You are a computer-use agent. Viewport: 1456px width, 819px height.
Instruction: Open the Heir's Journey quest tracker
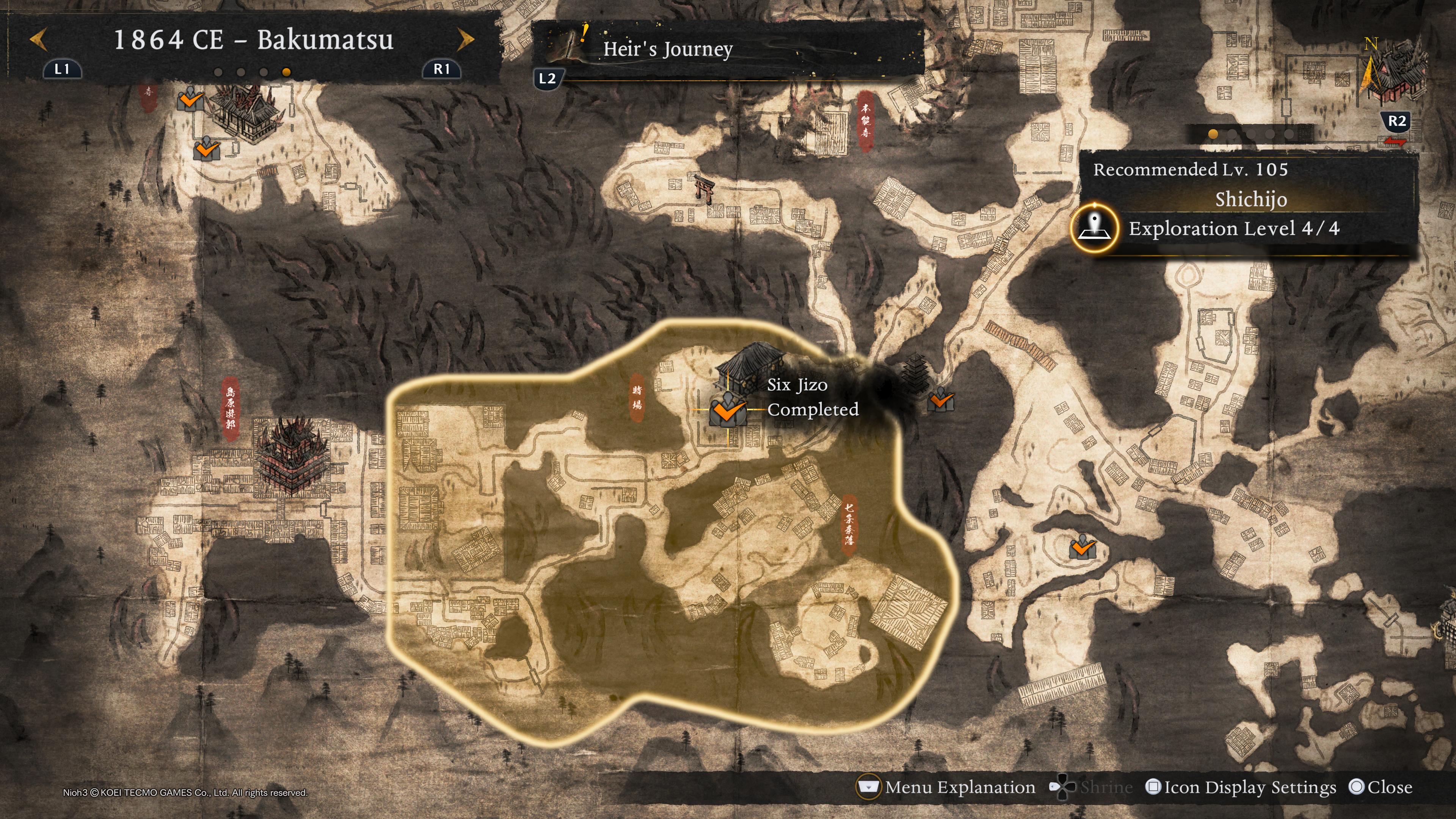point(667,49)
